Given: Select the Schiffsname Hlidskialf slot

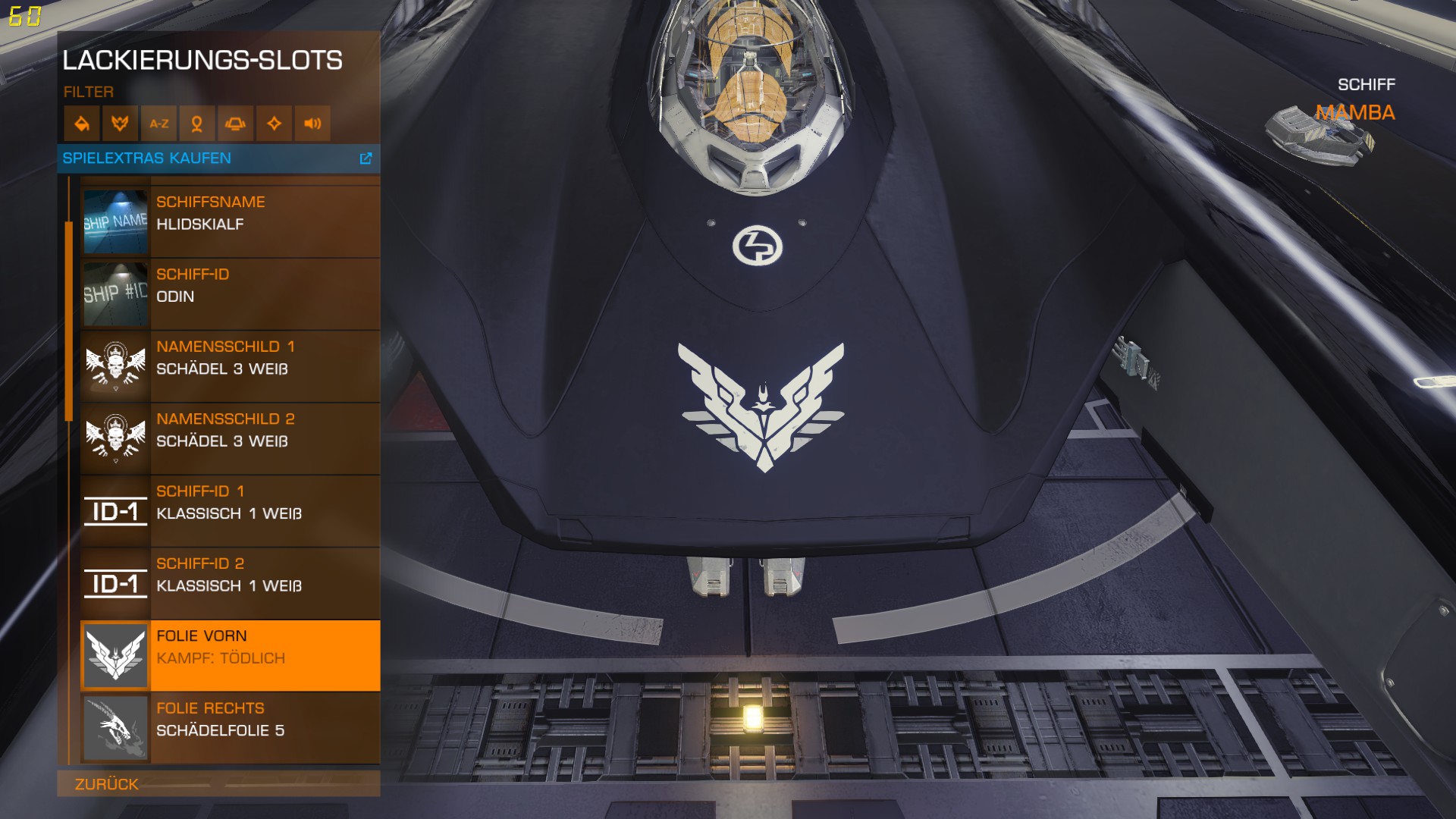Looking at the screenshot, I should click(230, 221).
